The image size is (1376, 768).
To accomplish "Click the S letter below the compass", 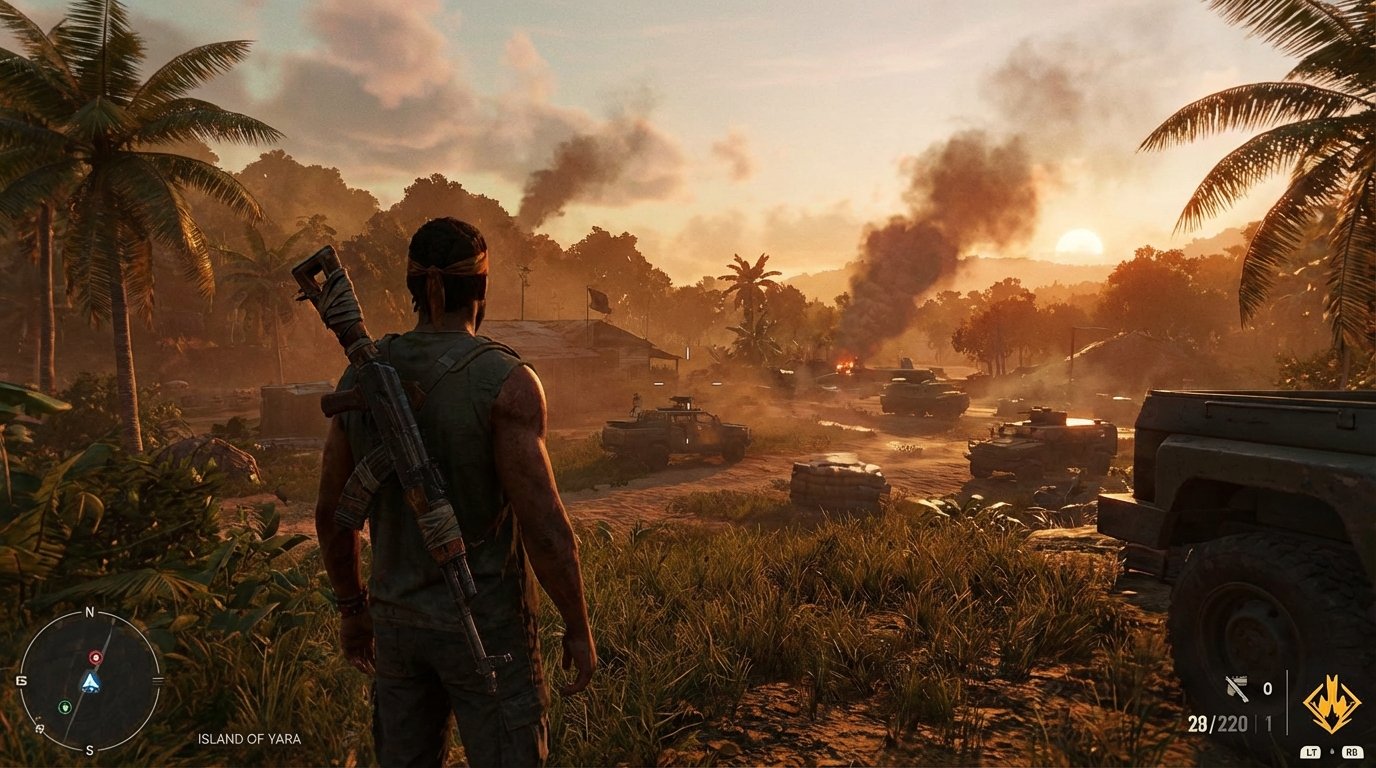I will pyautogui.click(x=89, y=749).
